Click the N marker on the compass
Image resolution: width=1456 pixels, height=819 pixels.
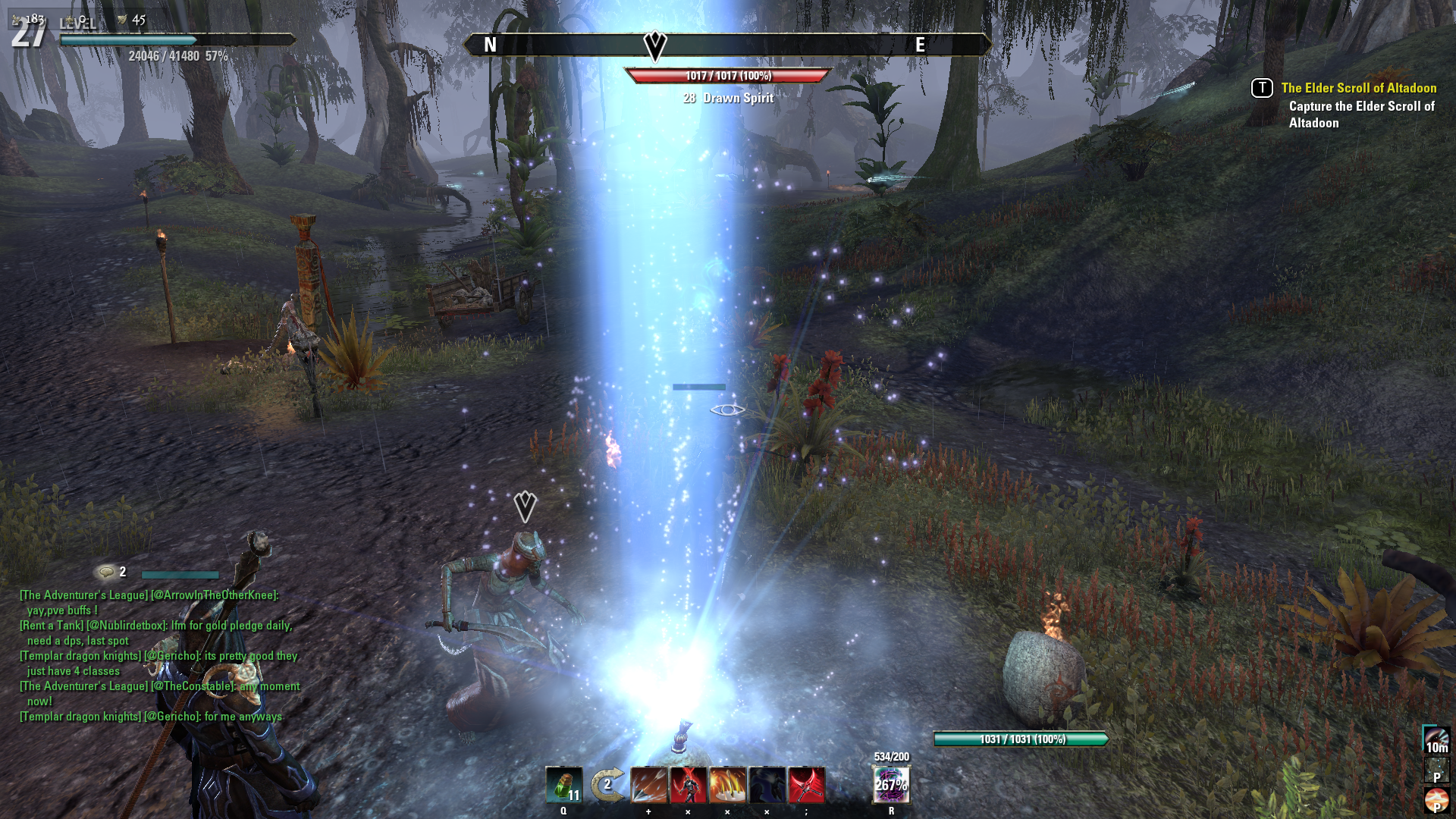[488, 45]
